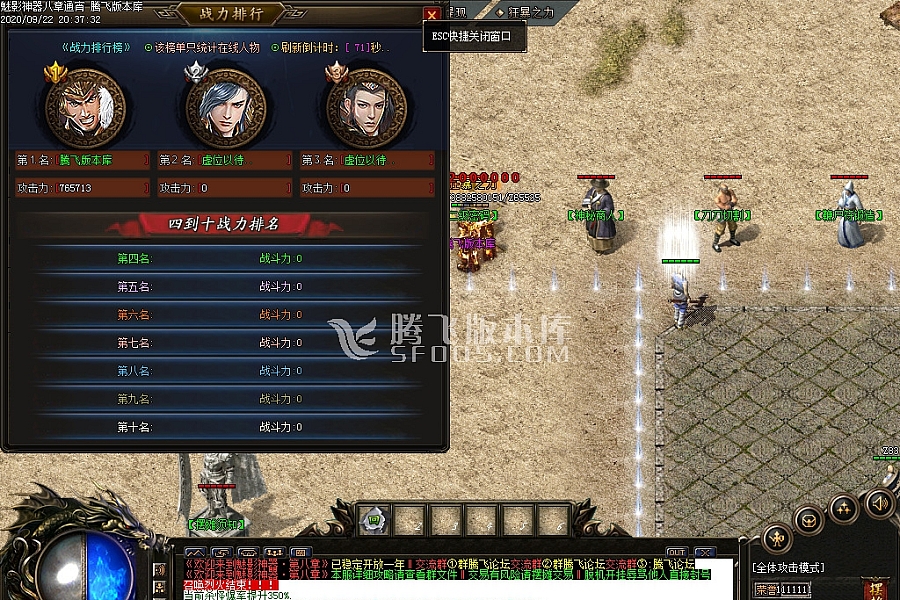
Task: Click the 第四名 ranking row
Action: coord(225,259)
